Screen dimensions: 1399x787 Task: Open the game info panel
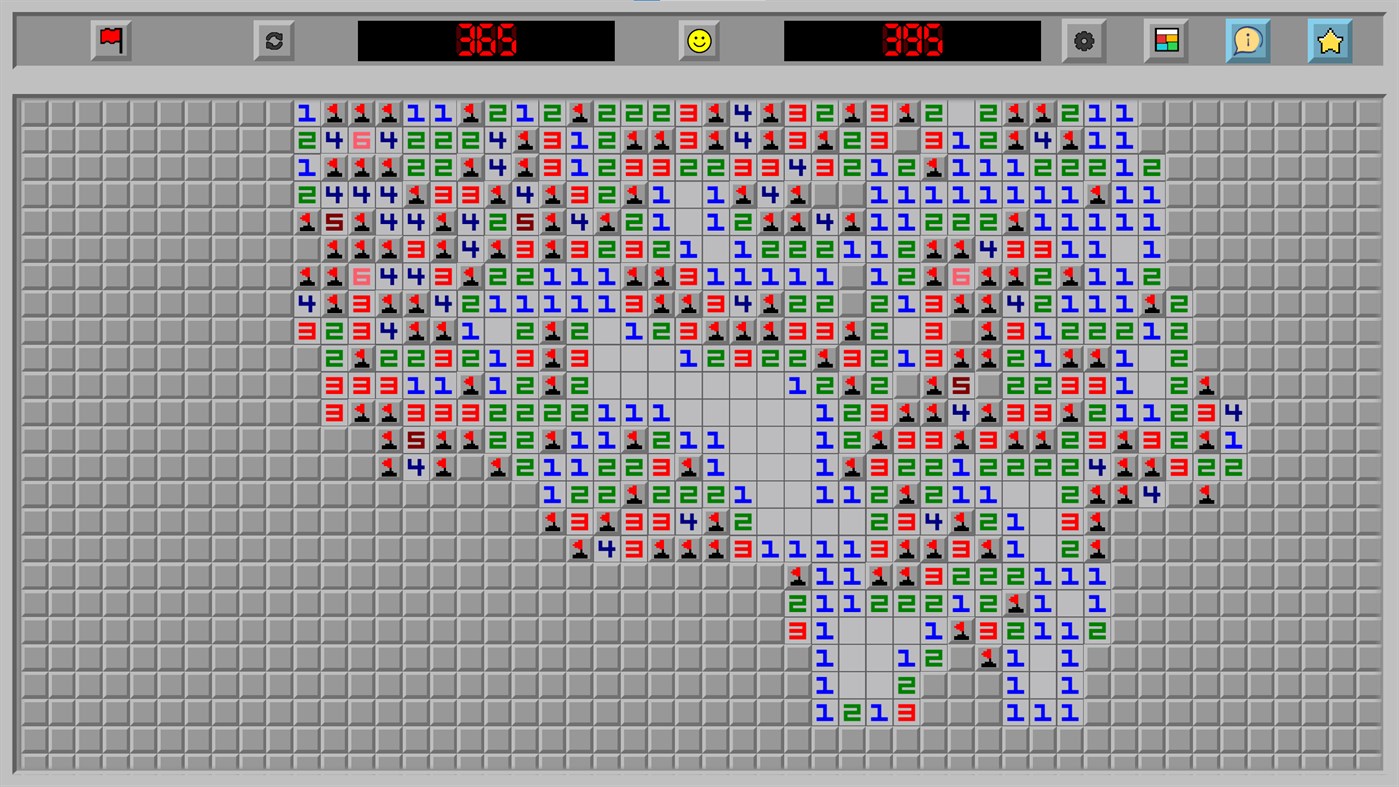(x=1247, y=41)
